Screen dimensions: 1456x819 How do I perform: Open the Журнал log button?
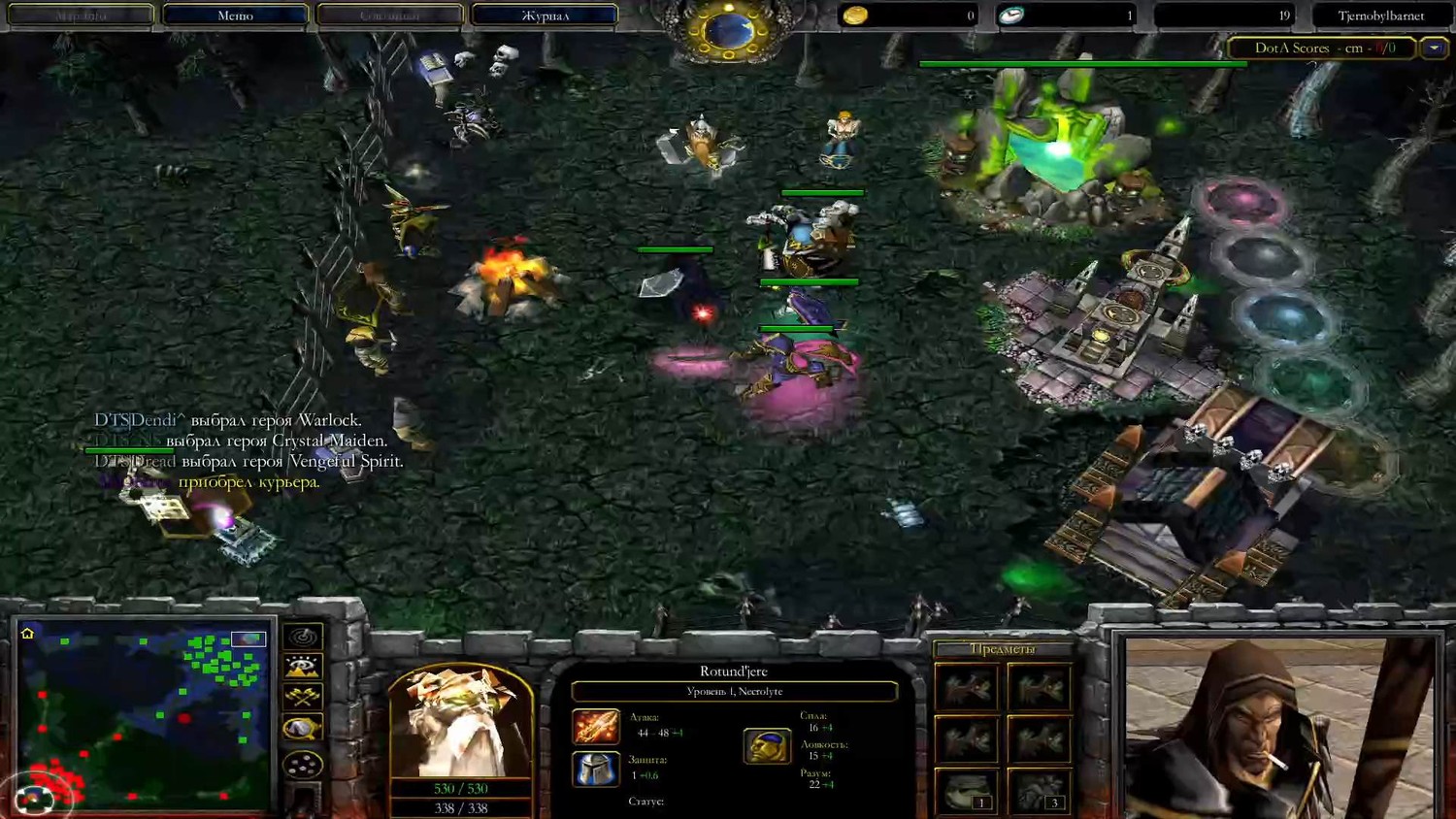(545, 16)
